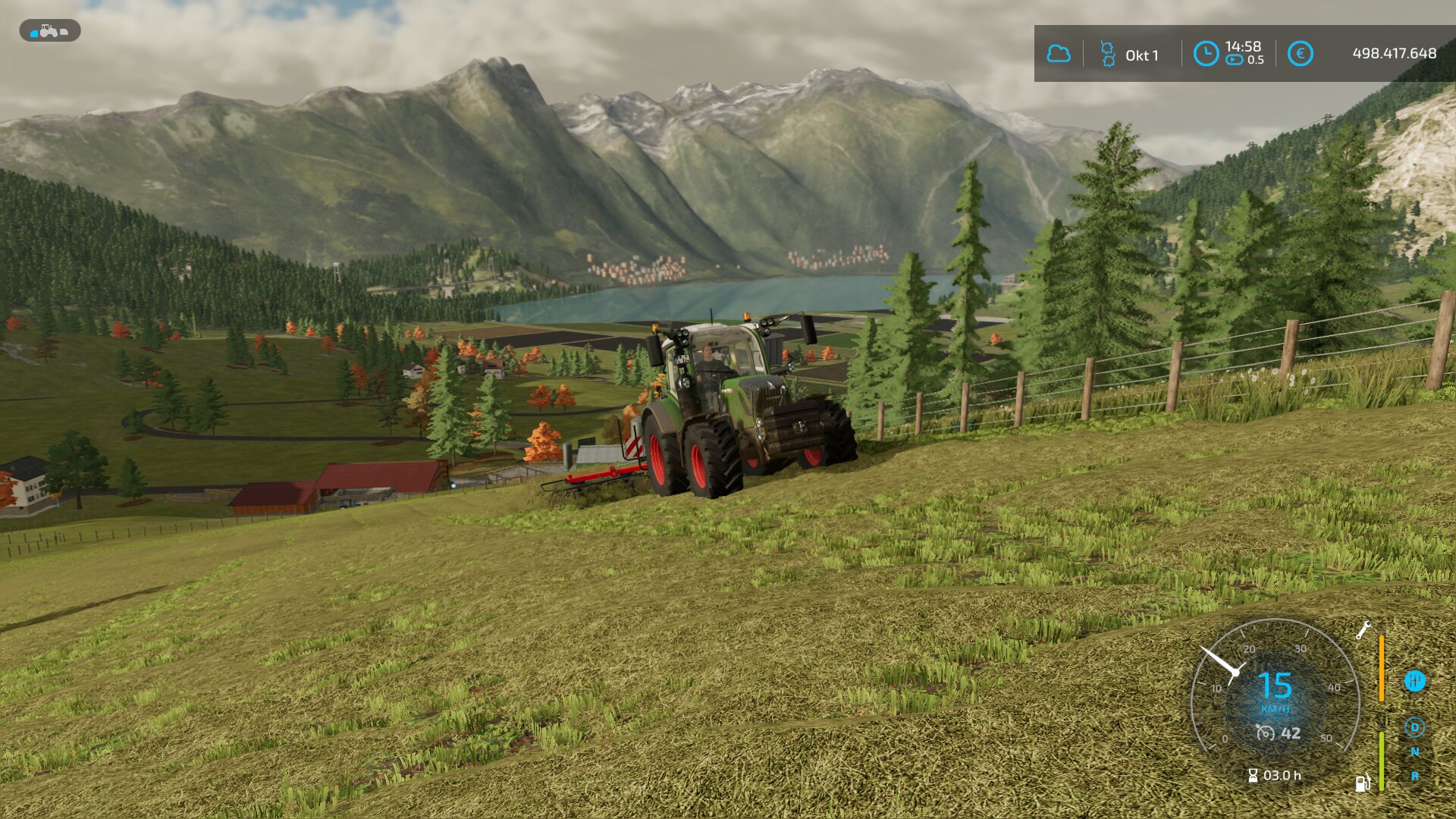Open the euro money icon
Screen dimensions: 1456x819
tap(1300, 54)
